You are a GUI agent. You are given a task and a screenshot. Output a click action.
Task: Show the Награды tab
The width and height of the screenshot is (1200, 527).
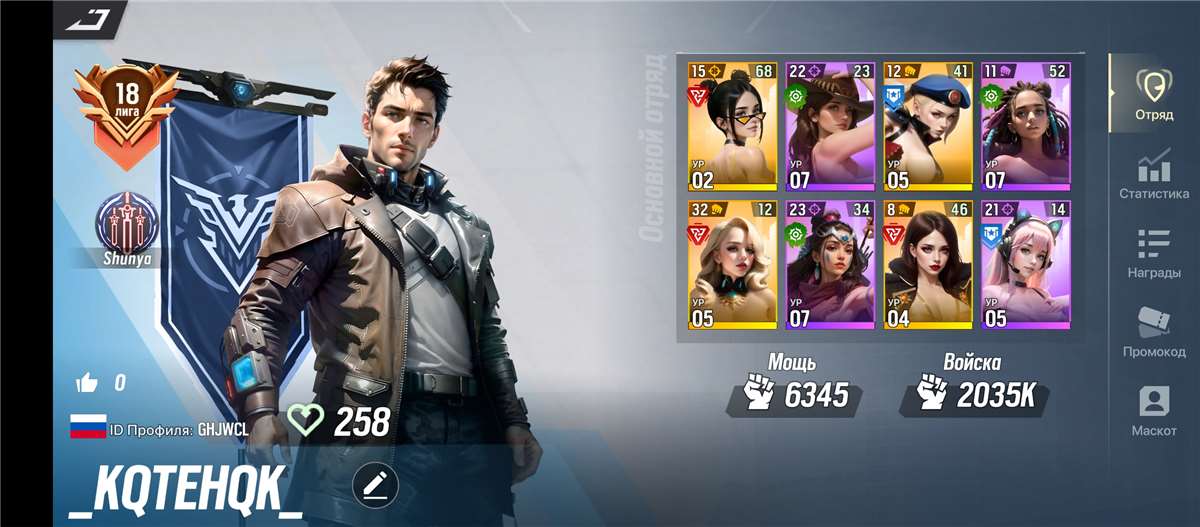click(x=1153, y=253)
